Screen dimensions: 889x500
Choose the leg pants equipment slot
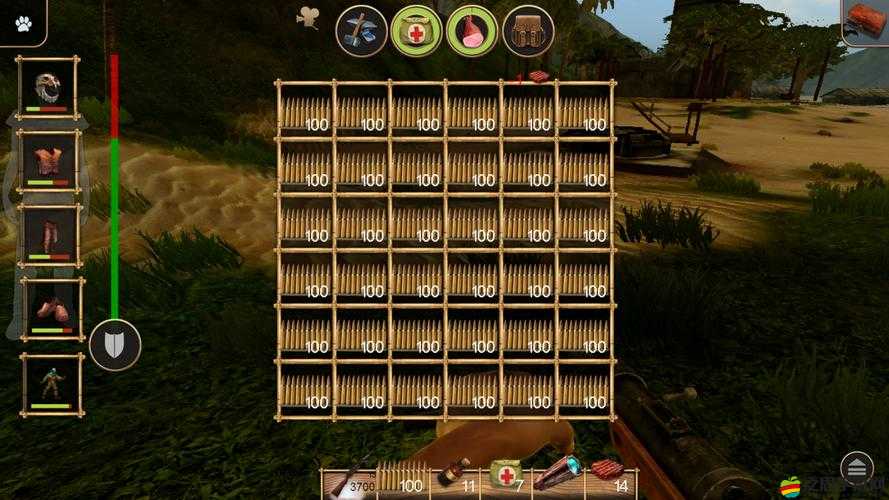coord(48,235)
